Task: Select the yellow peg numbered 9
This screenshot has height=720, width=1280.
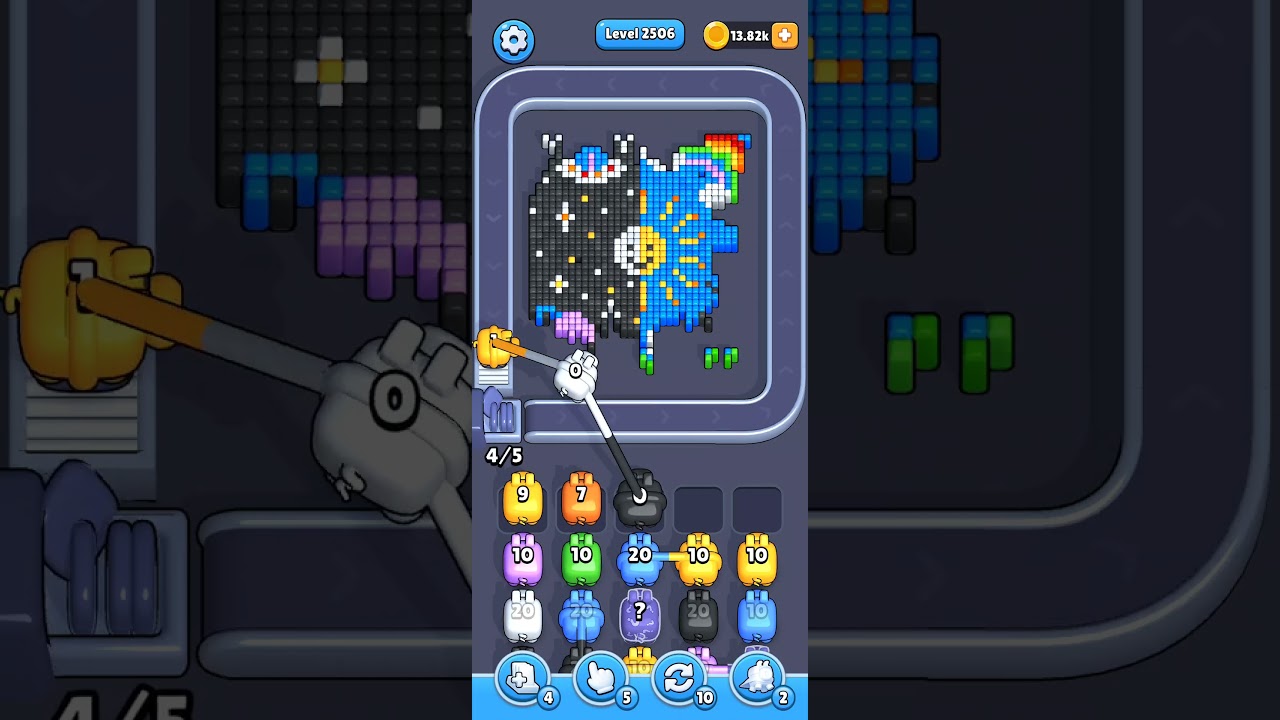Action: (x=523, y=498)
